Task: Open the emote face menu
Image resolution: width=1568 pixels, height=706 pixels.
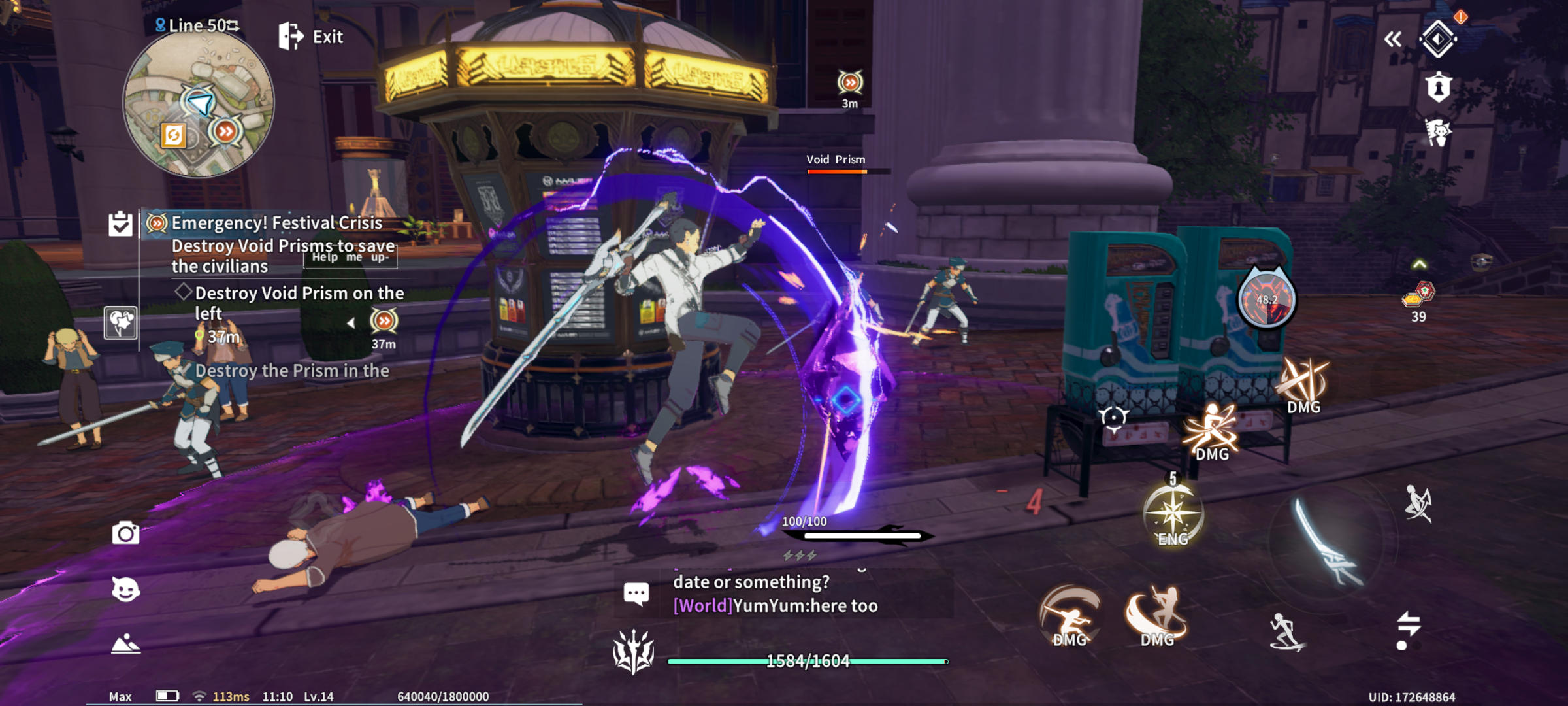Action: 125,590
